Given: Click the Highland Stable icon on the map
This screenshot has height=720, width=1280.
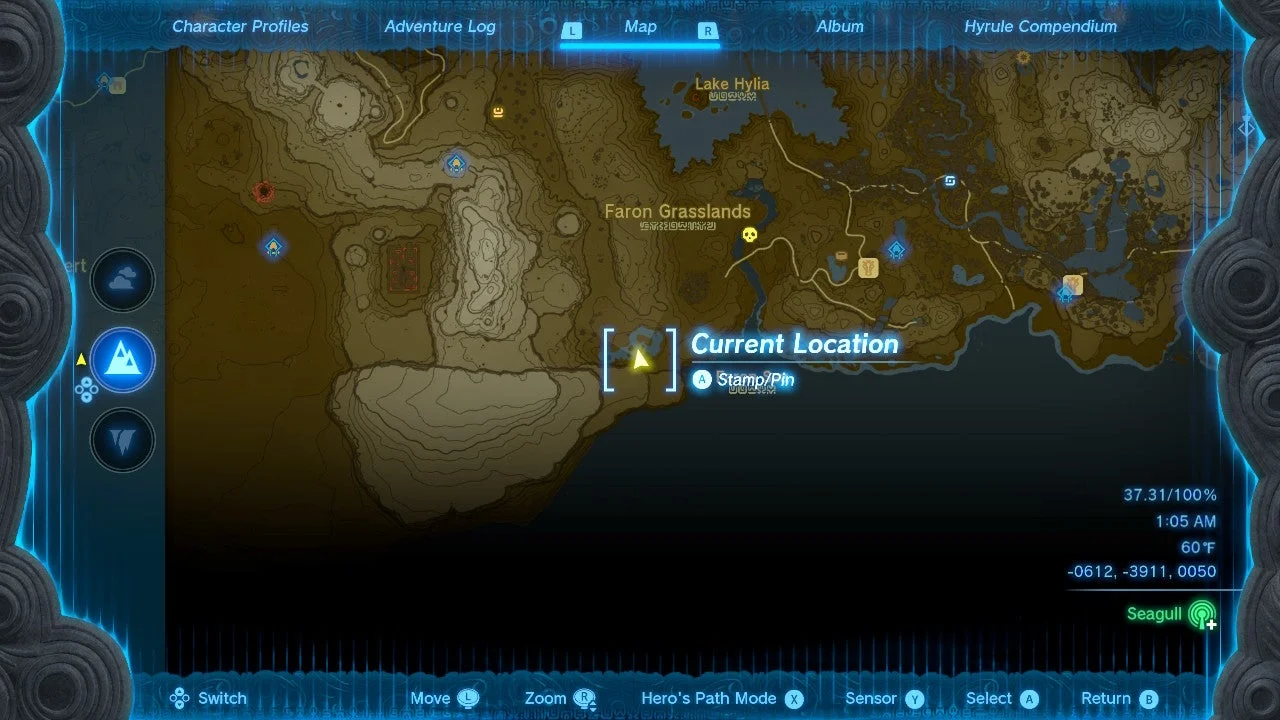Looking at the screenshot, I should pos(867,268).
